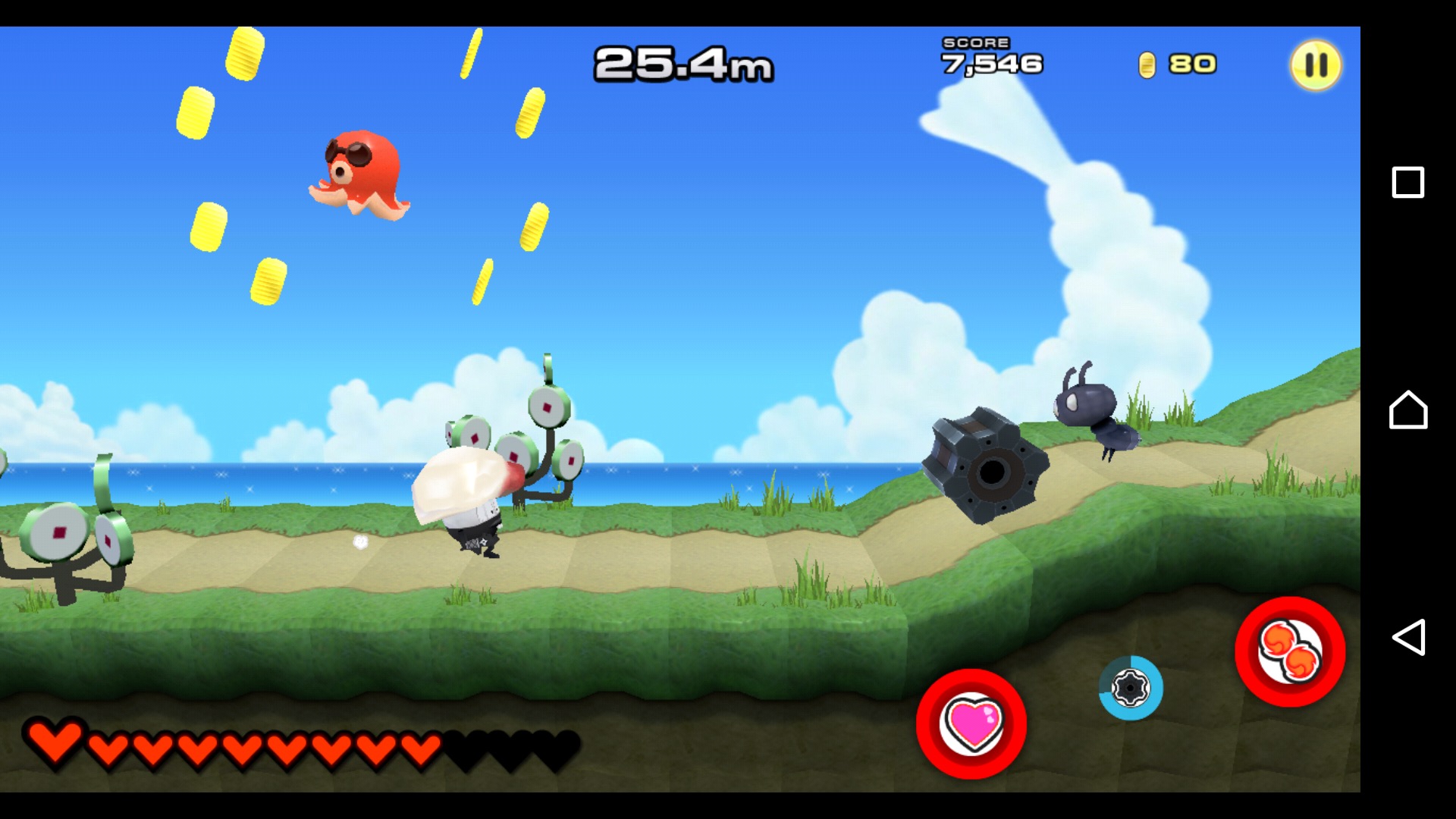Open Android recent apps square button
Image resolution: width=1456 pixels, height=819 pixels.
tap(1407, 183)
